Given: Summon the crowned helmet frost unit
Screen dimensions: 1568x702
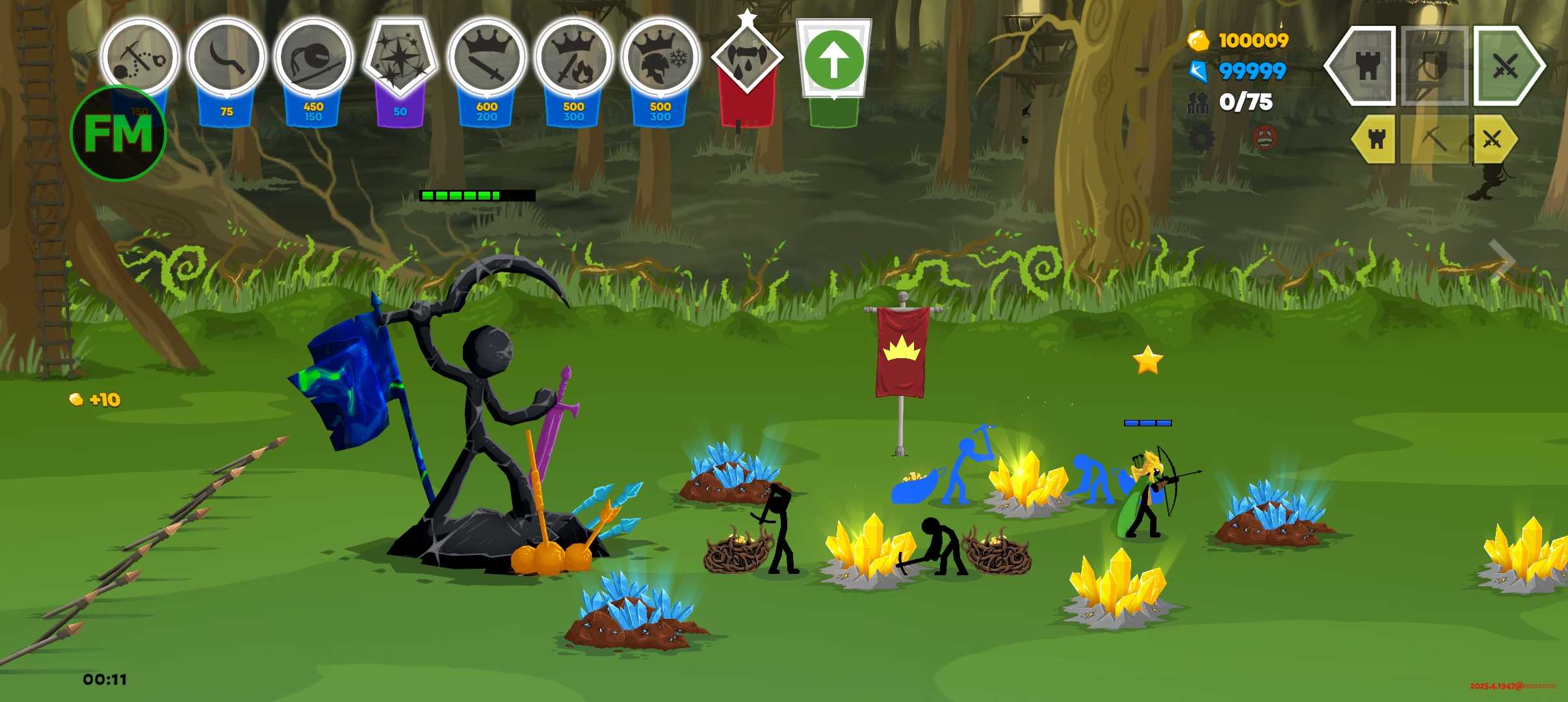Looking at the screenshot, I should click(660, 57).
